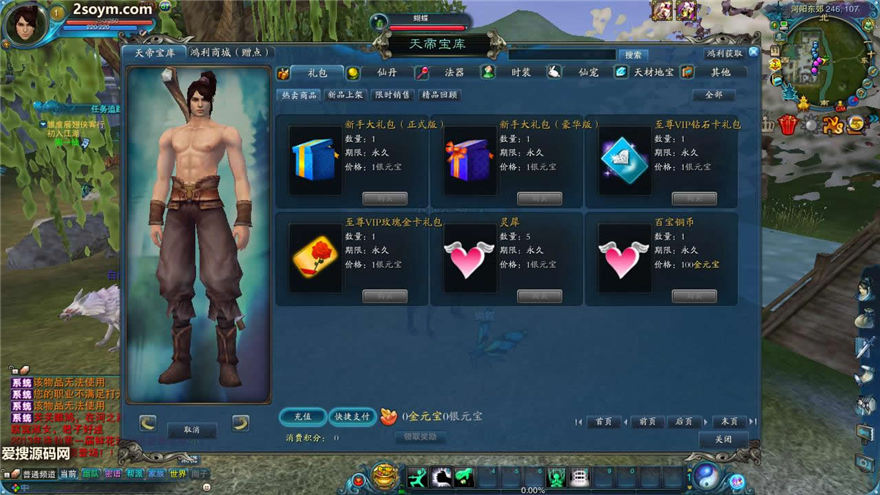Filter by 新品上架 new arrivals
The height and width of the screenshot is (495, 880).
(x=345, y=95)
